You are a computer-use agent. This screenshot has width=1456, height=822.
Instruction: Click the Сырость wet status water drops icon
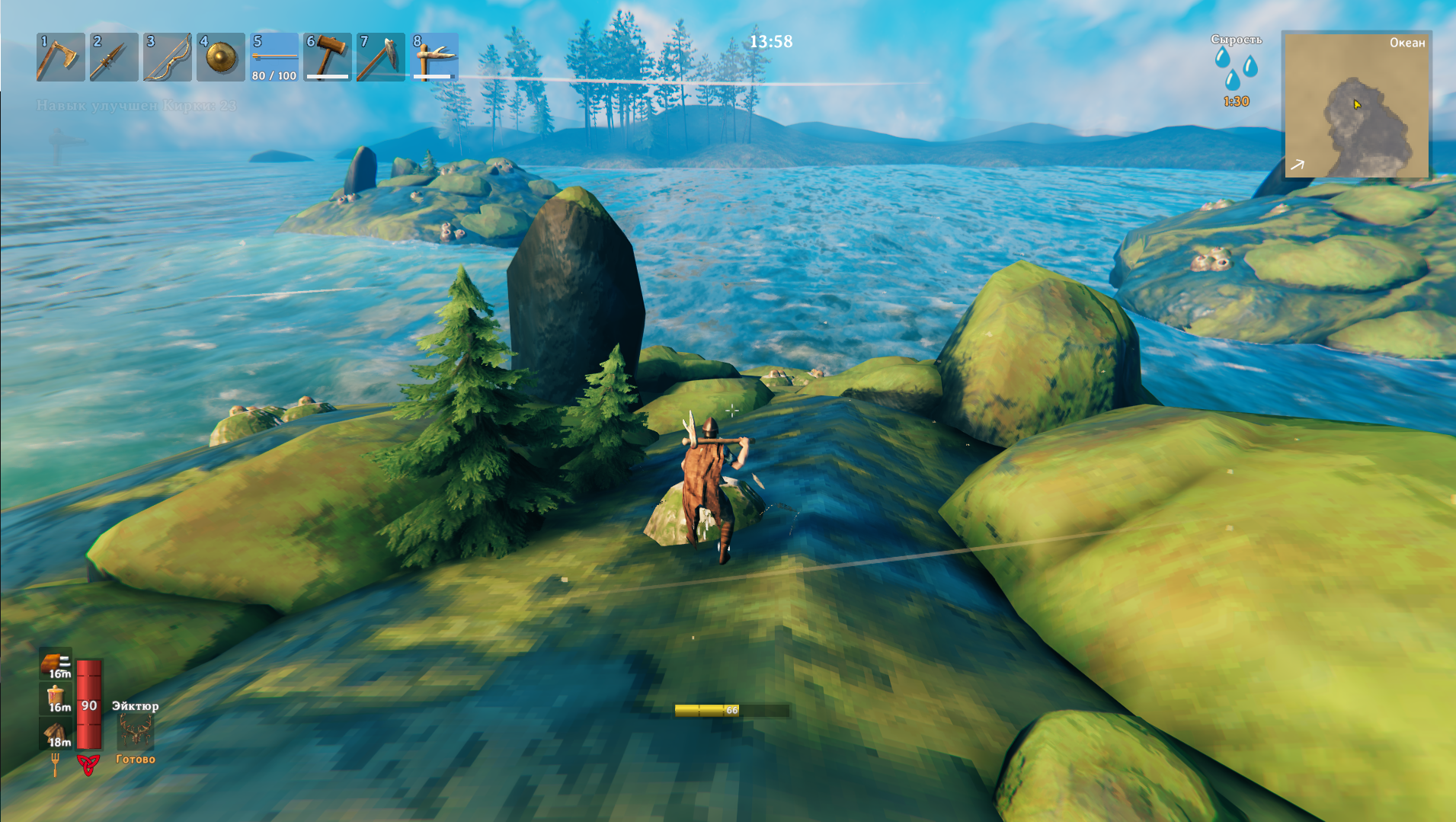click(1236, 69)
